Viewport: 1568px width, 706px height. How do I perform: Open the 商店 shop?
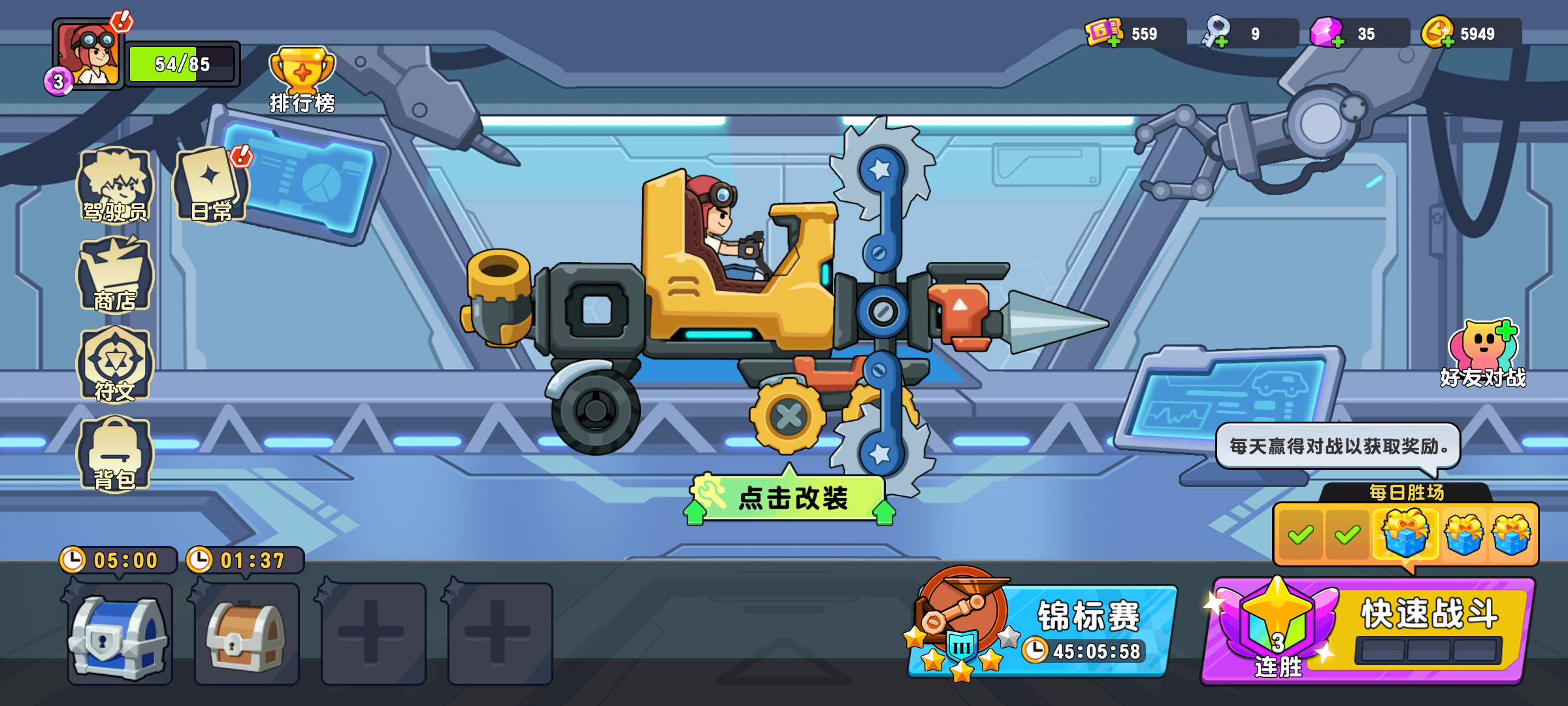click(x=115, y=276)
